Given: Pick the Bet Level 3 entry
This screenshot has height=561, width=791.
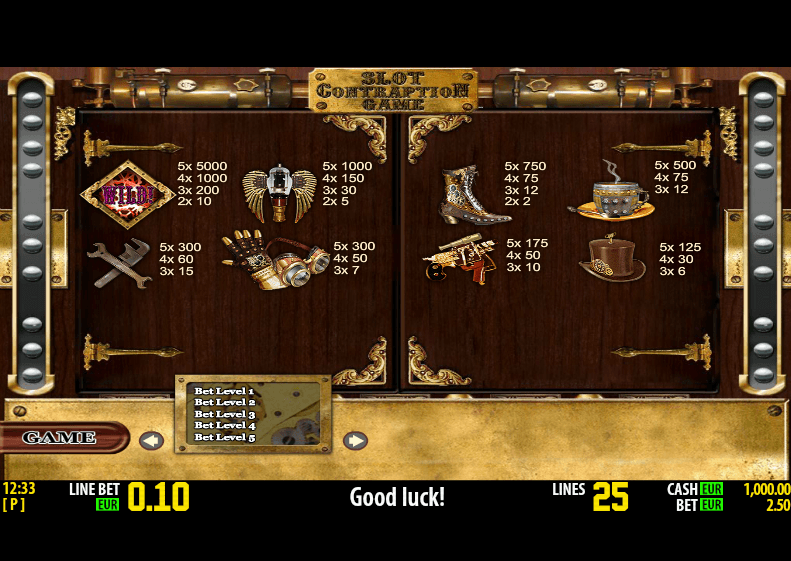Looking at the screenshot, I should click(x=224, y=414).
